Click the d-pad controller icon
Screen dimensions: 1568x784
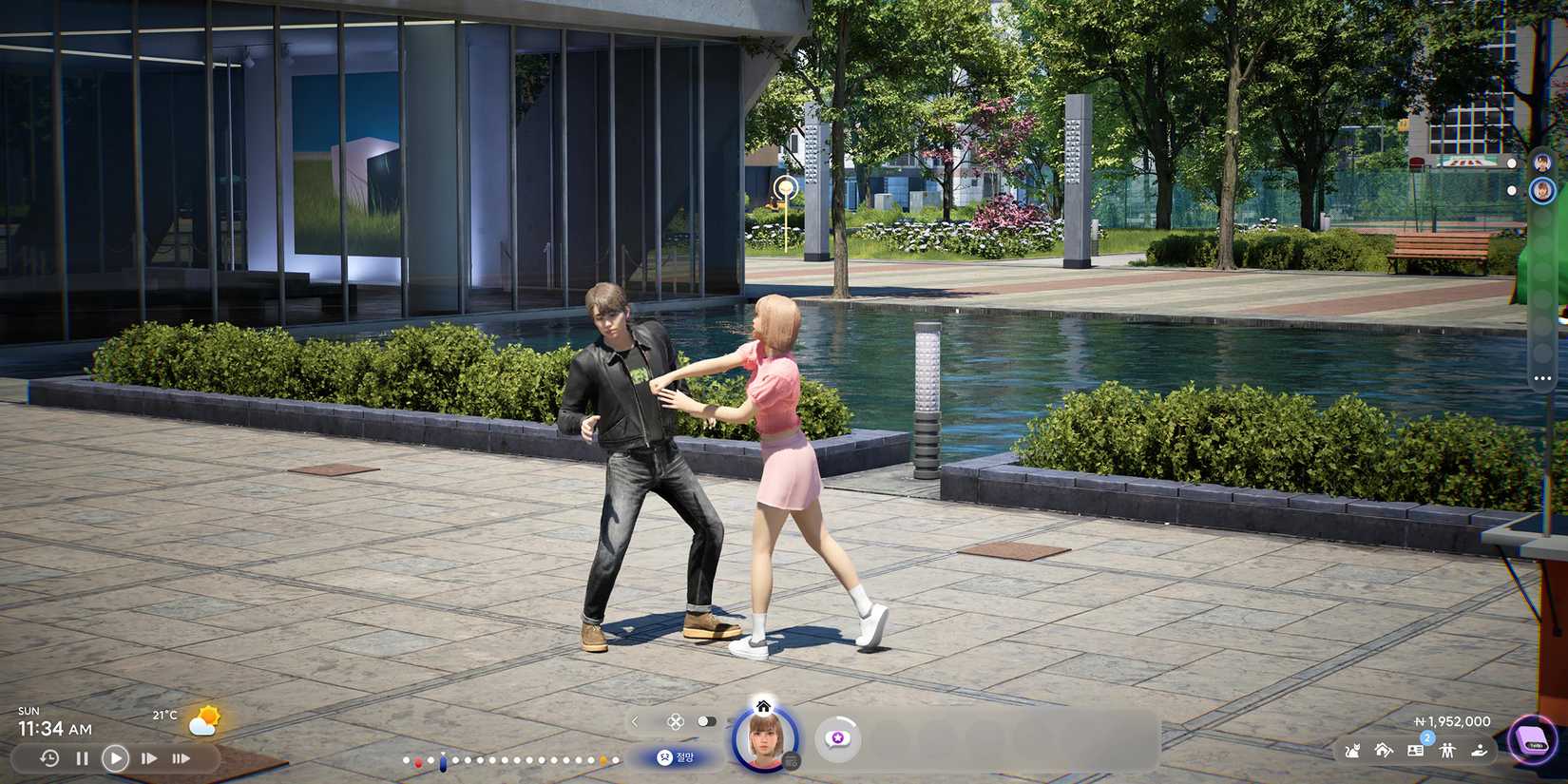[674, 720]
